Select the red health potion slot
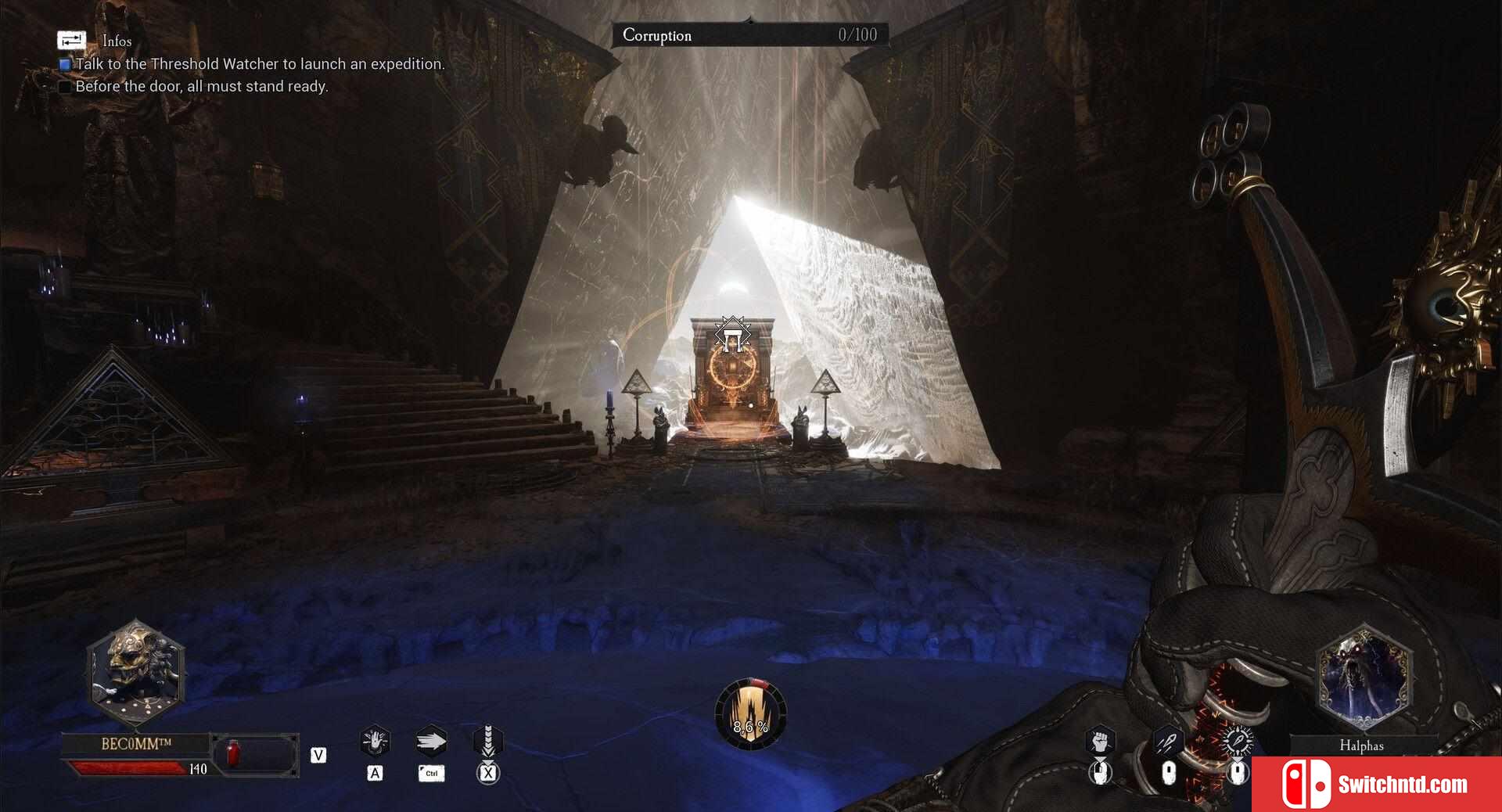 coord(232,754)
